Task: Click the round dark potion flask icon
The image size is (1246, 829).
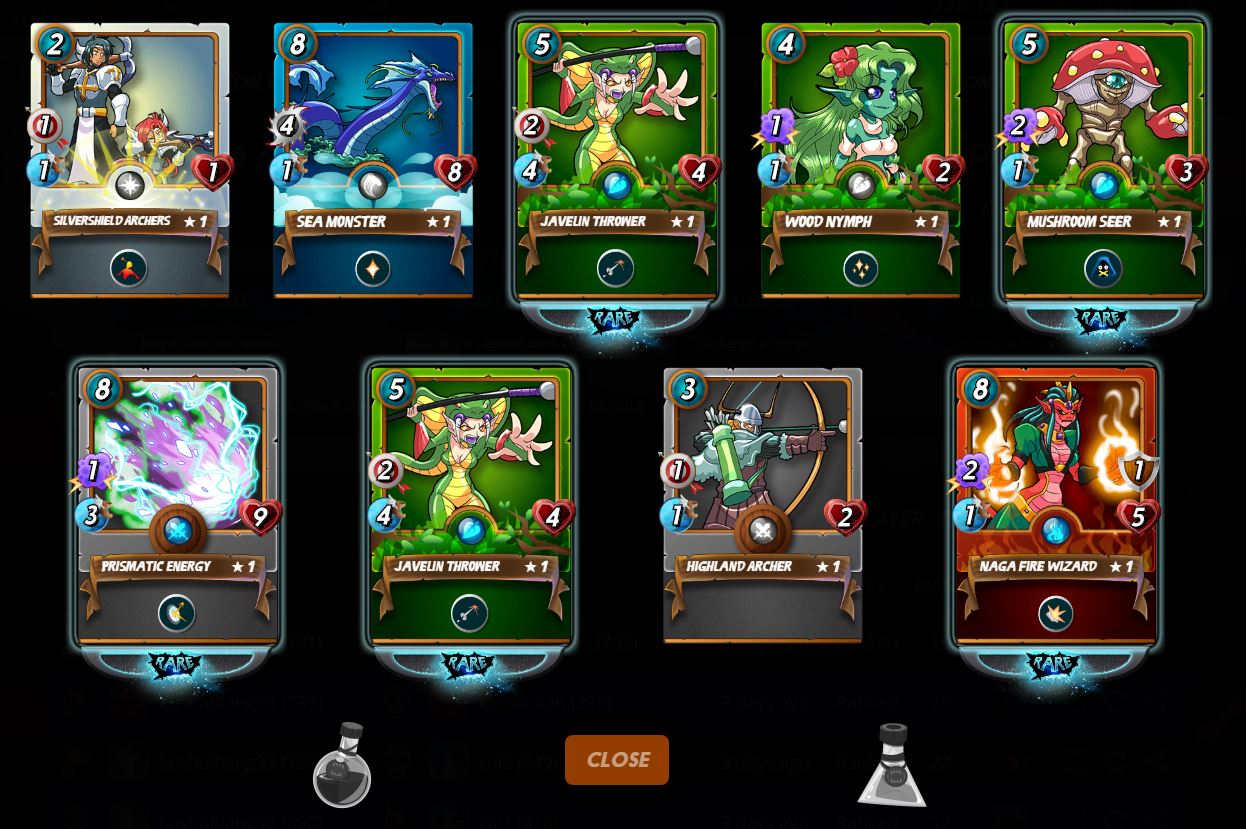Action: [342, 766]
